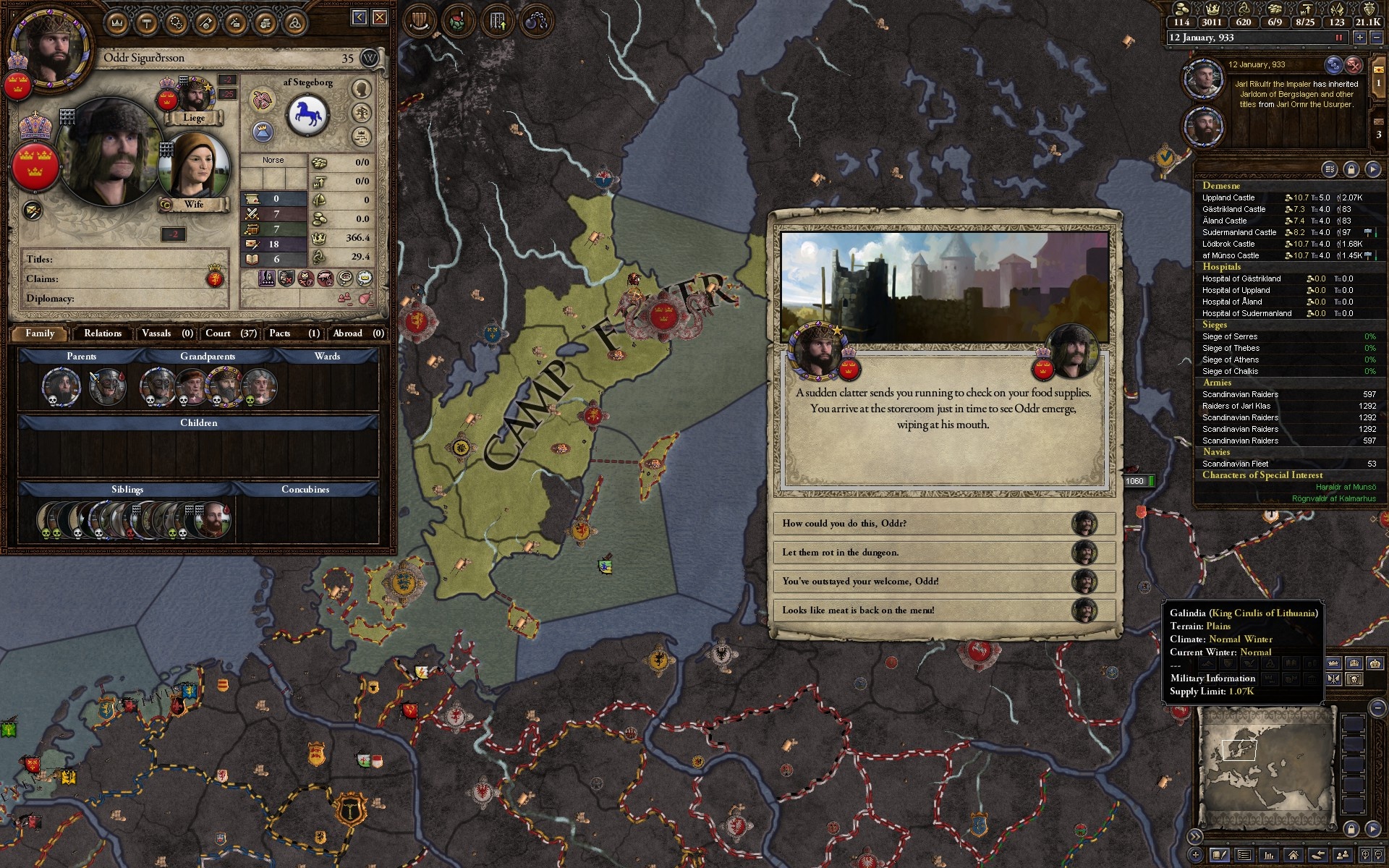Select Uppland Castle in the demesne list
Viewport: 1389px width, 868px height.
[1228, 197]
